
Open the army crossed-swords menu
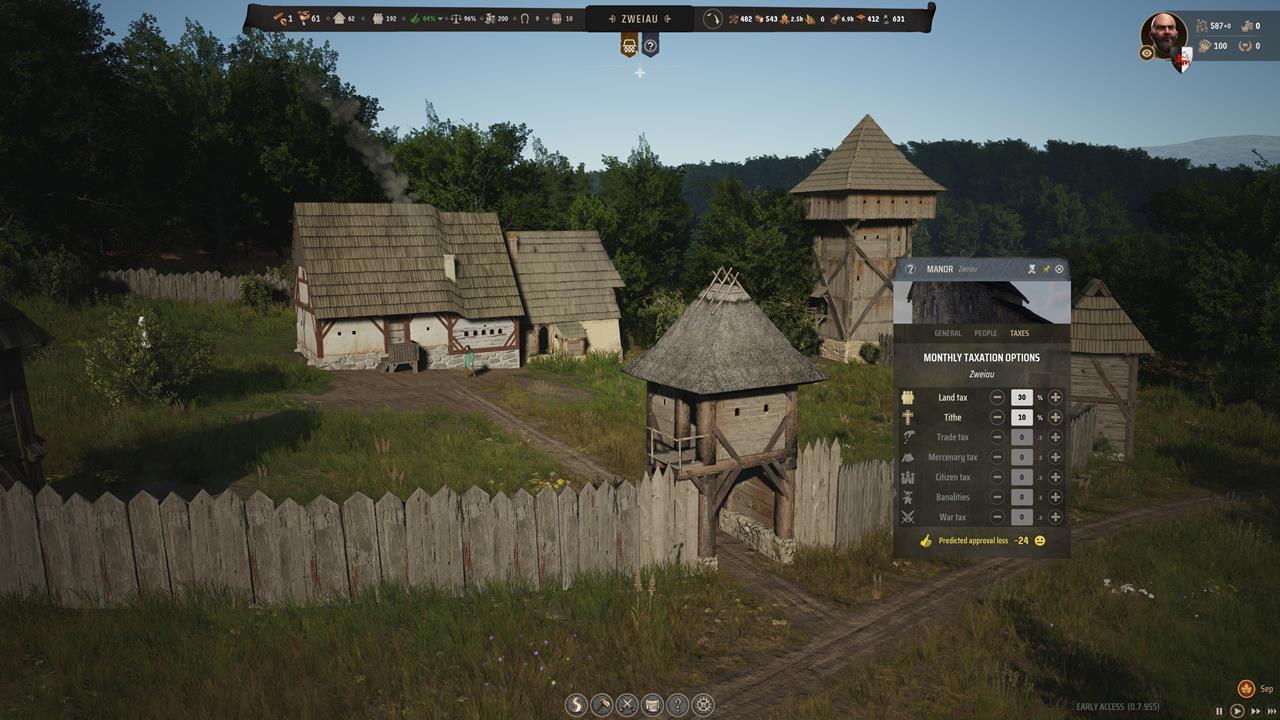627,705
